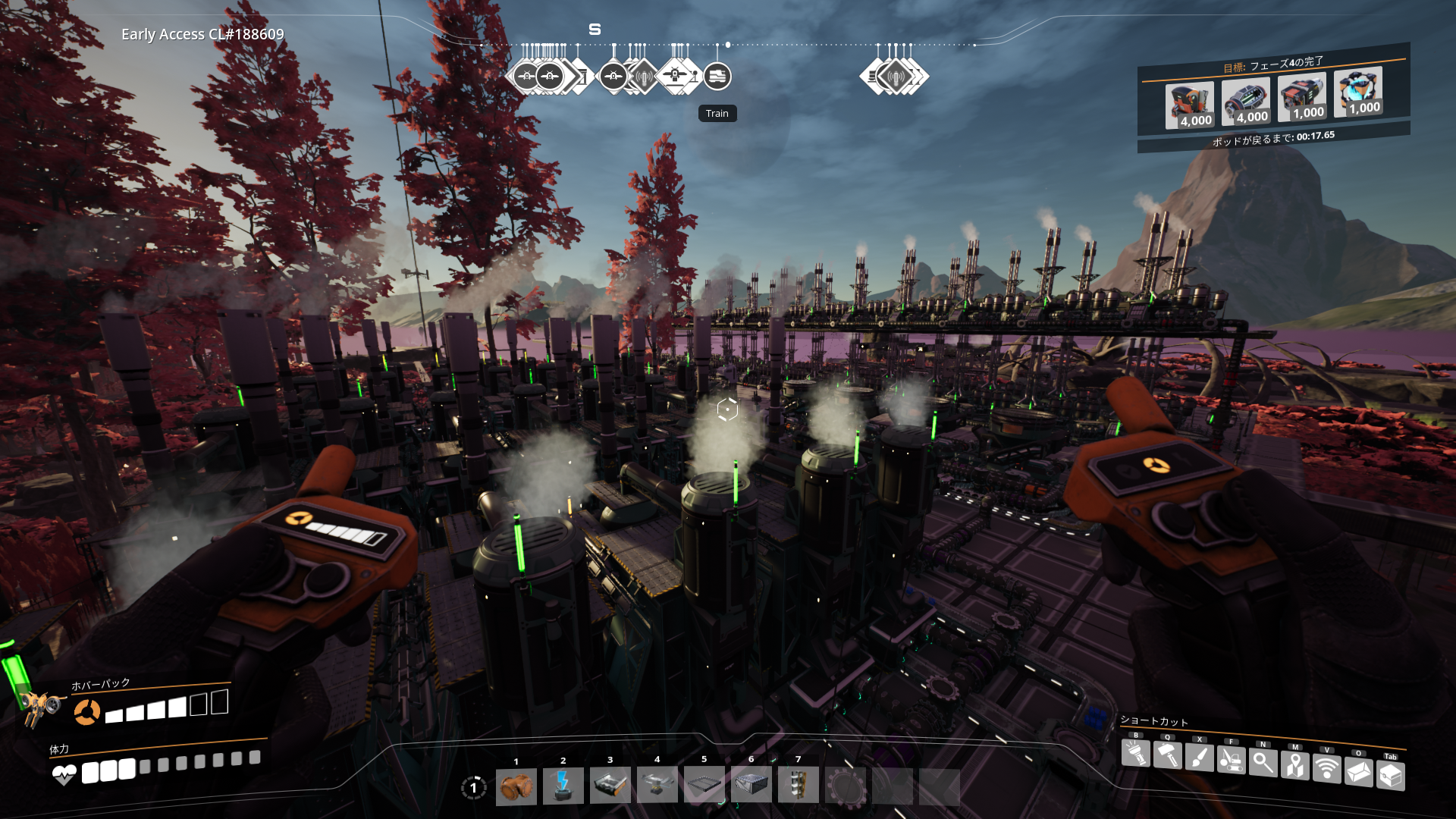This screenshot has width=1456, height=819.
Task: Choose hotbar slot 4 metal build piece
Action: pos(657,786)
